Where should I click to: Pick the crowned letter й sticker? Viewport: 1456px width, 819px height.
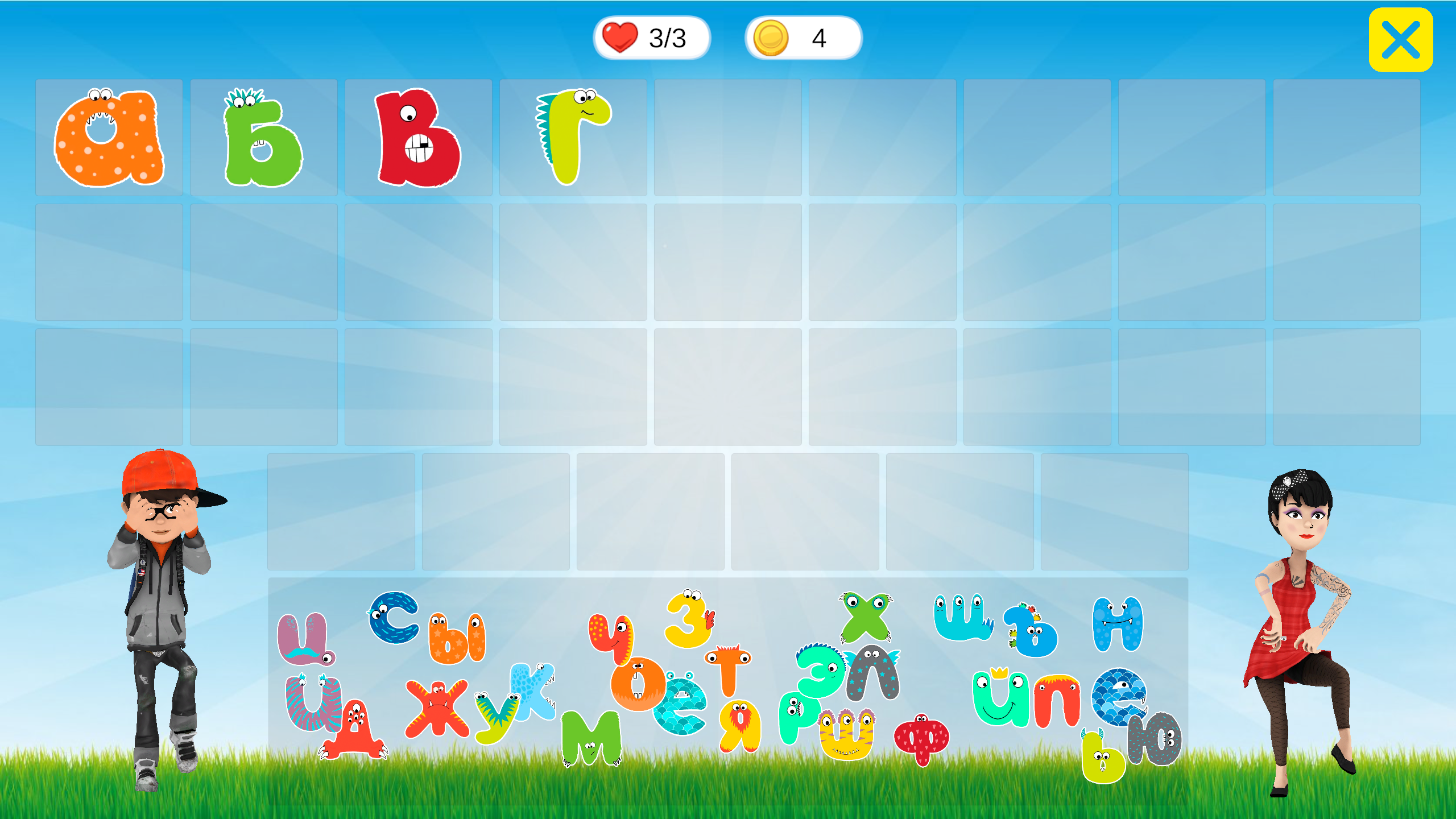click(1001, 698)
